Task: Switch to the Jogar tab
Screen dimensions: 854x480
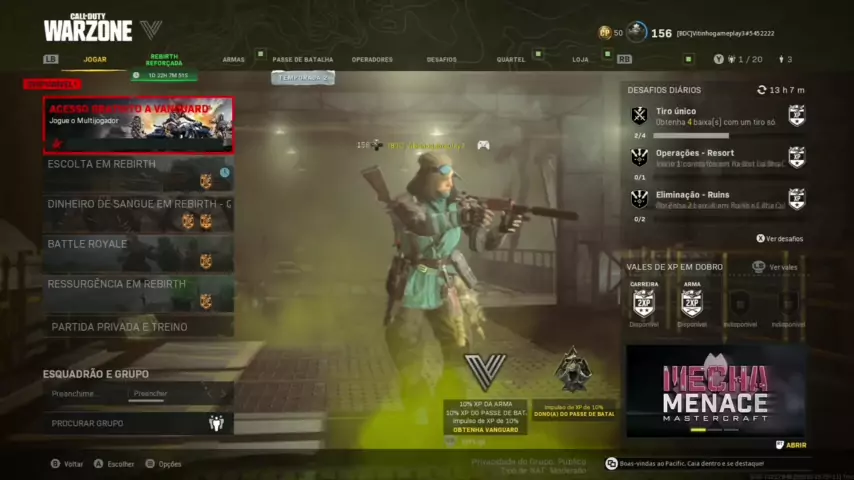Action: (x=95, y=59)
